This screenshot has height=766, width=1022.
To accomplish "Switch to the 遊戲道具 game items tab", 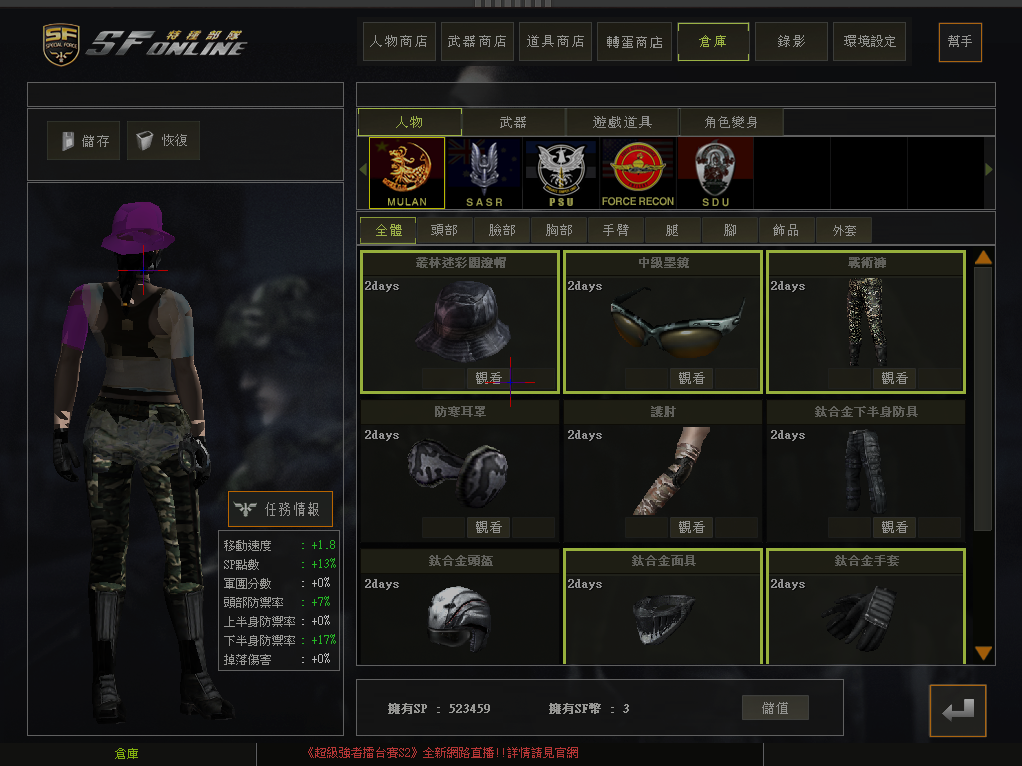I will pyautogui.click(x=622, y=122).
